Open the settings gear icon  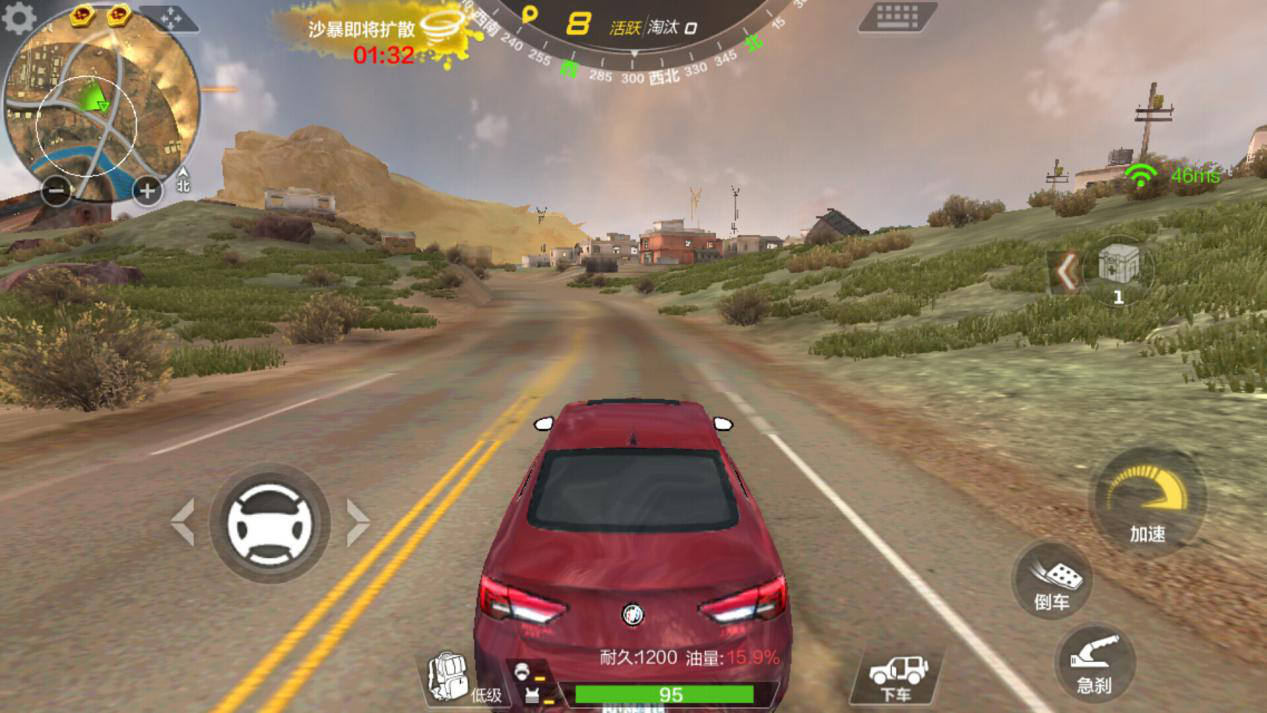pyautogui.click(x=18, y=18)
